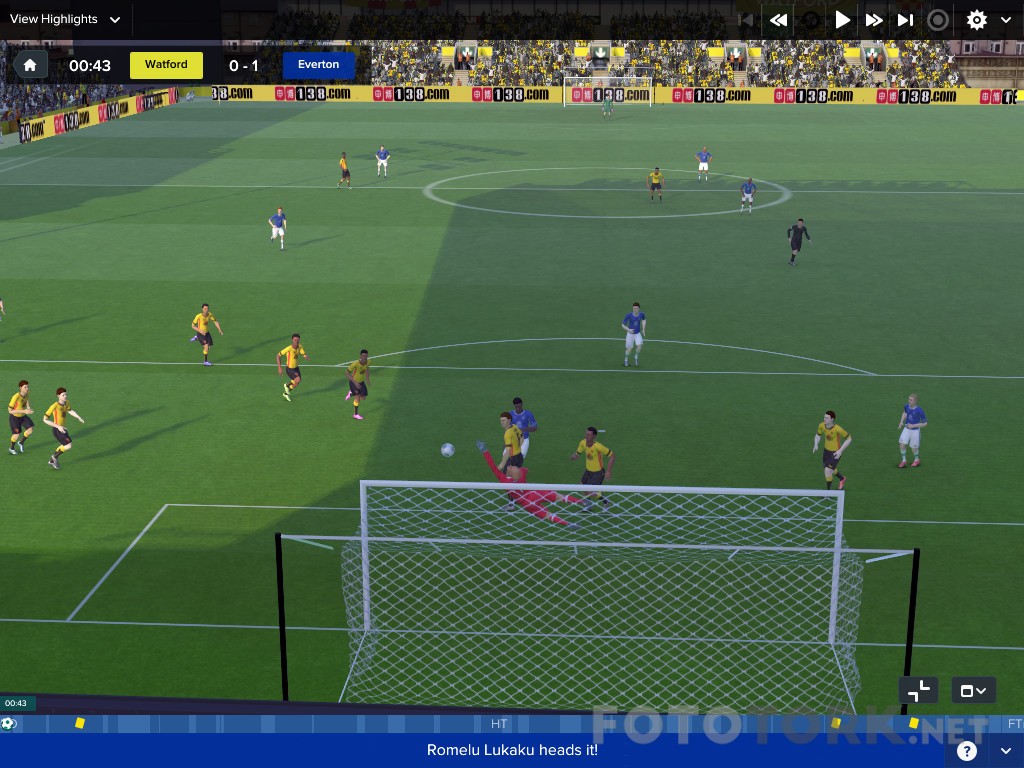
Task: Open the camera view dropdown above the timeline
Action: point(972,690)
